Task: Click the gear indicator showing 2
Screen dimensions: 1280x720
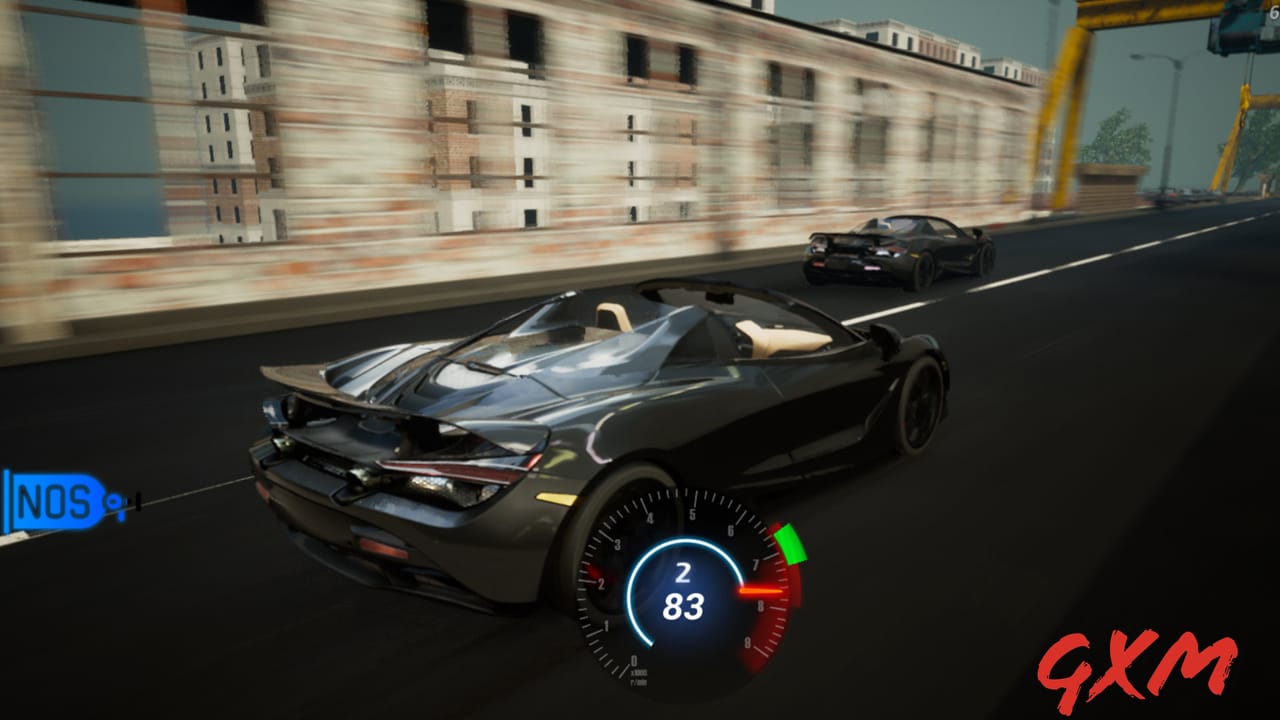Action: pos(683,572)
